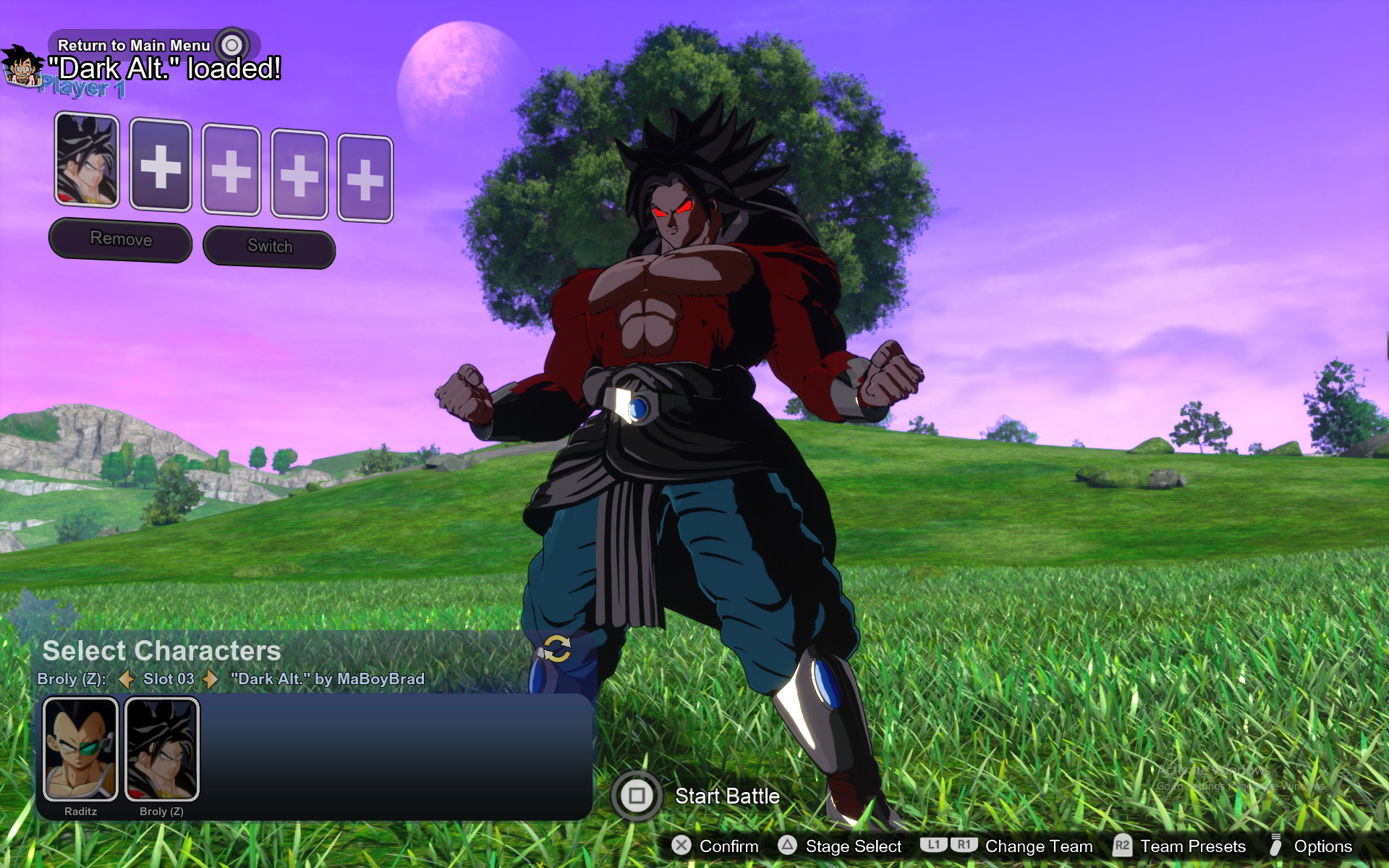This screenshot has height=868, width=1389.
Task: Select previous costume slot with left arrow
Action: (127, 680)
